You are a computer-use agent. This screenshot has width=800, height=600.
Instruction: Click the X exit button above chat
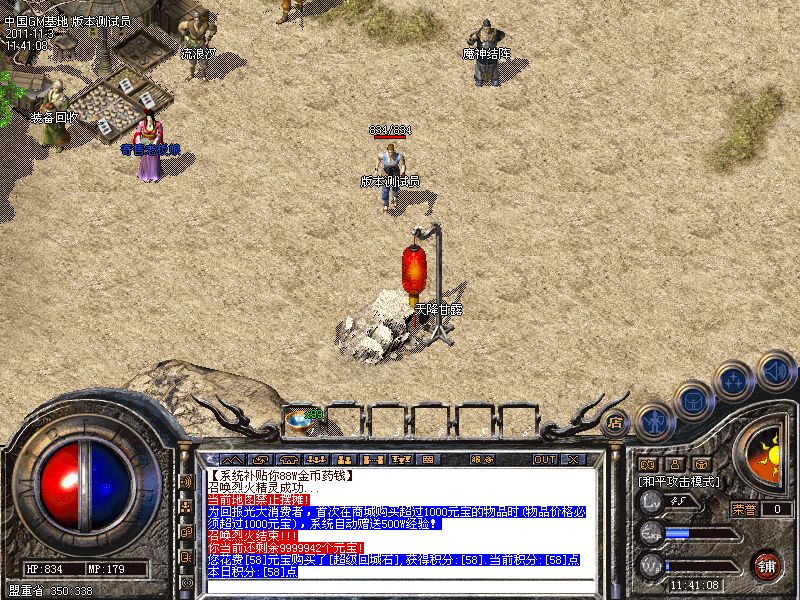(x=573, y=459)
